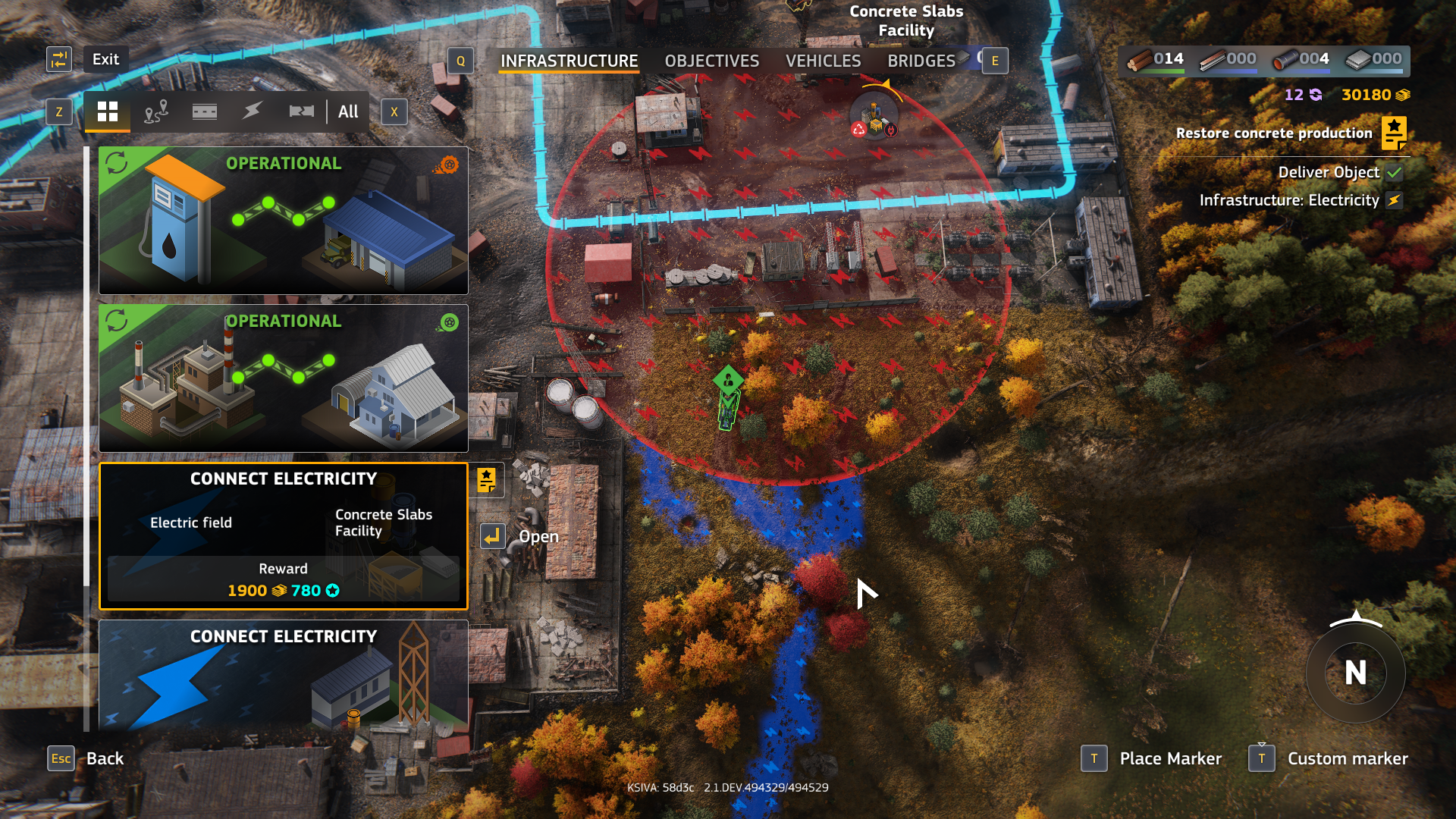Select the electricity lightning filter icon
Image resolution: width=1456 pixels, height=819 pixels.
click(253, 111)
